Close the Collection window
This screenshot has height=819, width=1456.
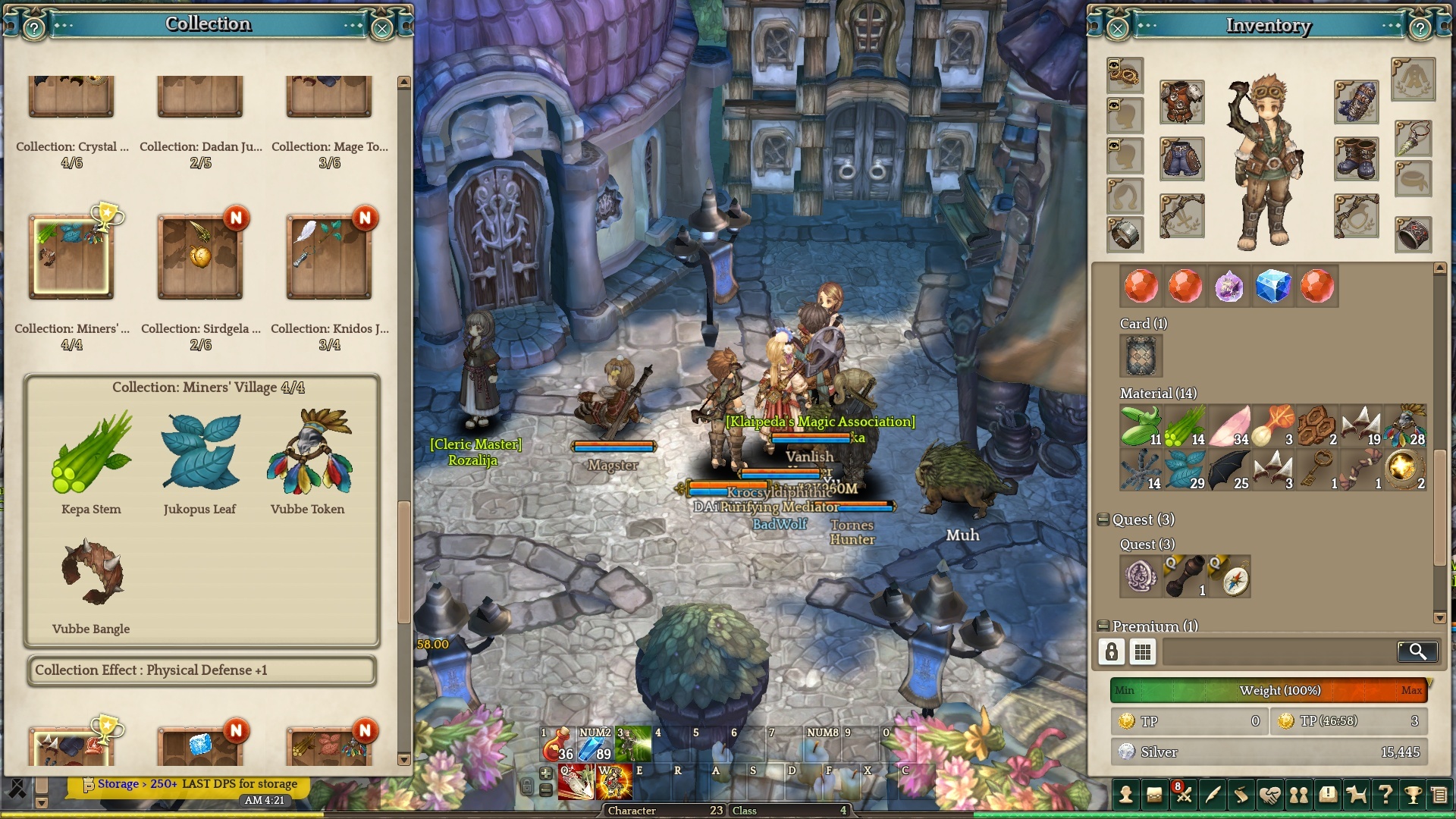[382, 29]
